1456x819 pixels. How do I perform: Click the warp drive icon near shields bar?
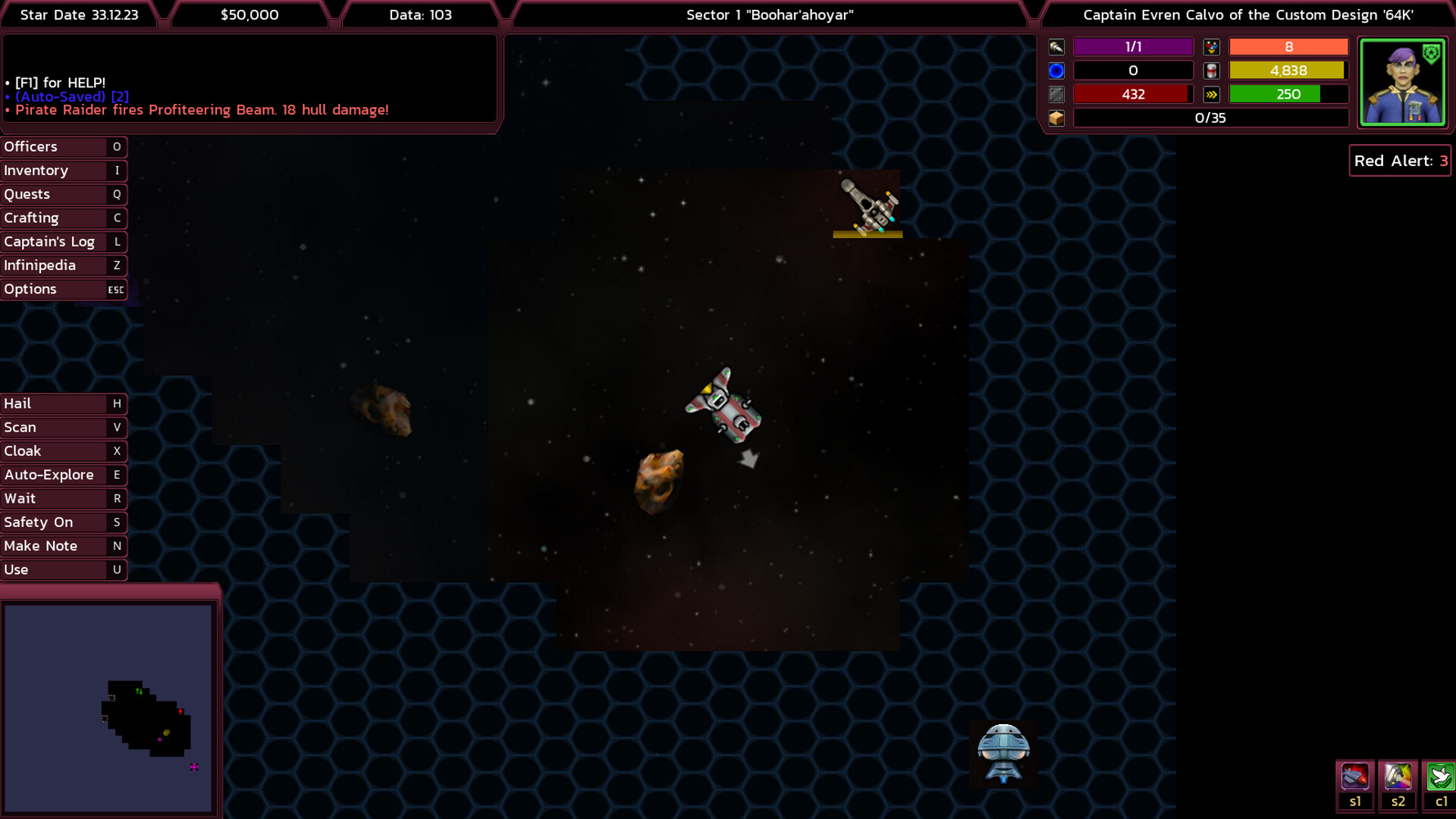click(x=1056, y=46)
